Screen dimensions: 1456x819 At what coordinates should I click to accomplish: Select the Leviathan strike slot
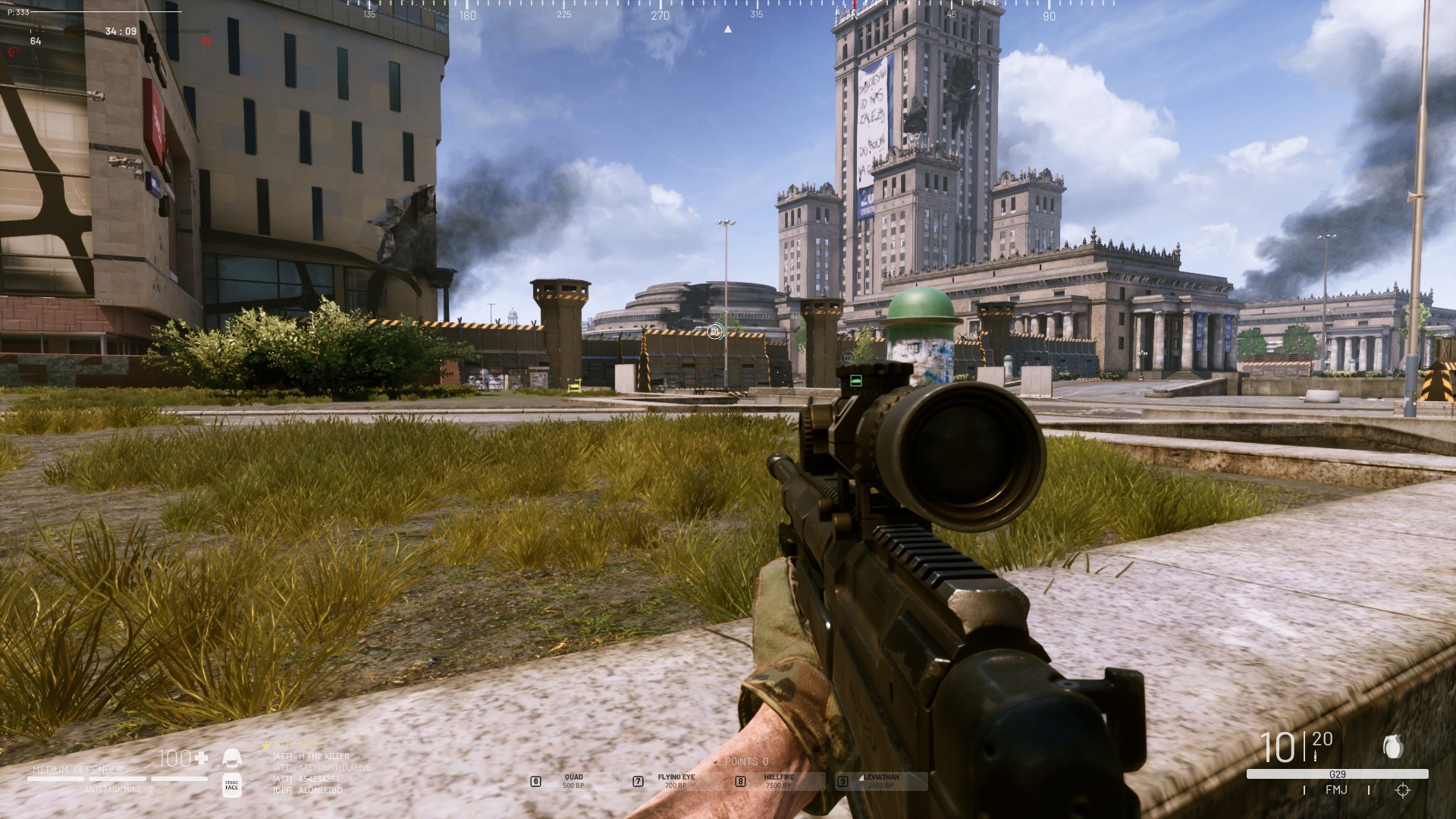(x=880, y=781)
